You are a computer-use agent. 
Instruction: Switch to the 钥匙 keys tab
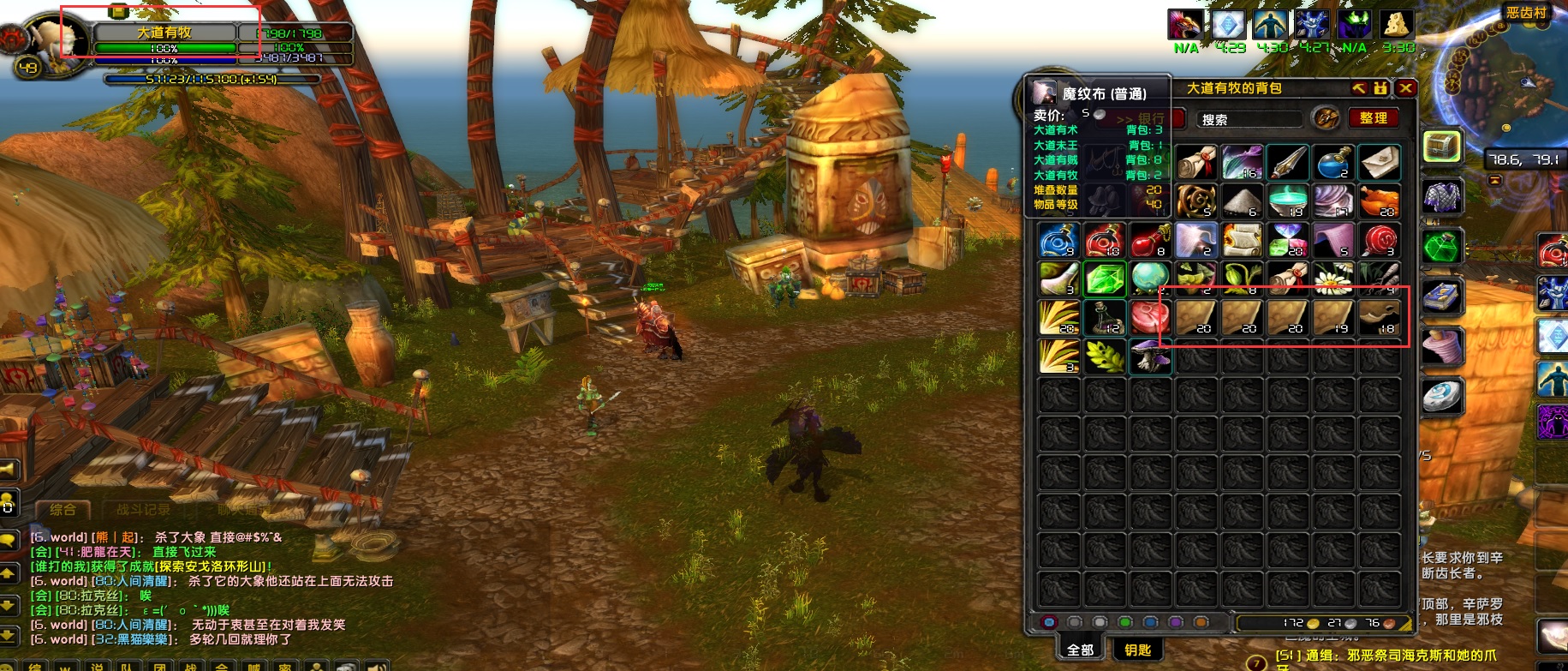1137,650
